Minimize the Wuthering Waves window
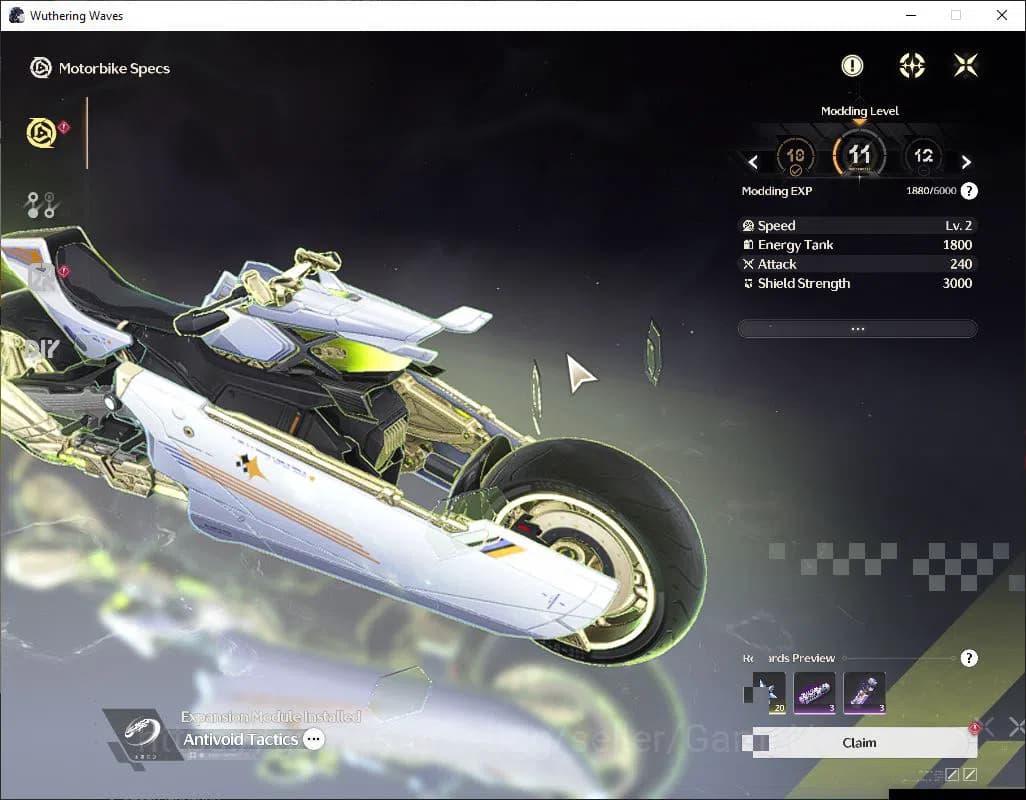The height and width of the screenshot is (800, 1026). [910, 15]
